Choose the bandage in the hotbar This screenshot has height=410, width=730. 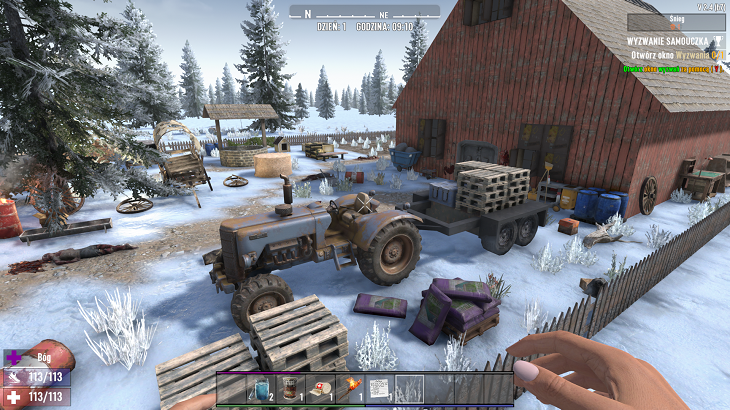point(321,389)
